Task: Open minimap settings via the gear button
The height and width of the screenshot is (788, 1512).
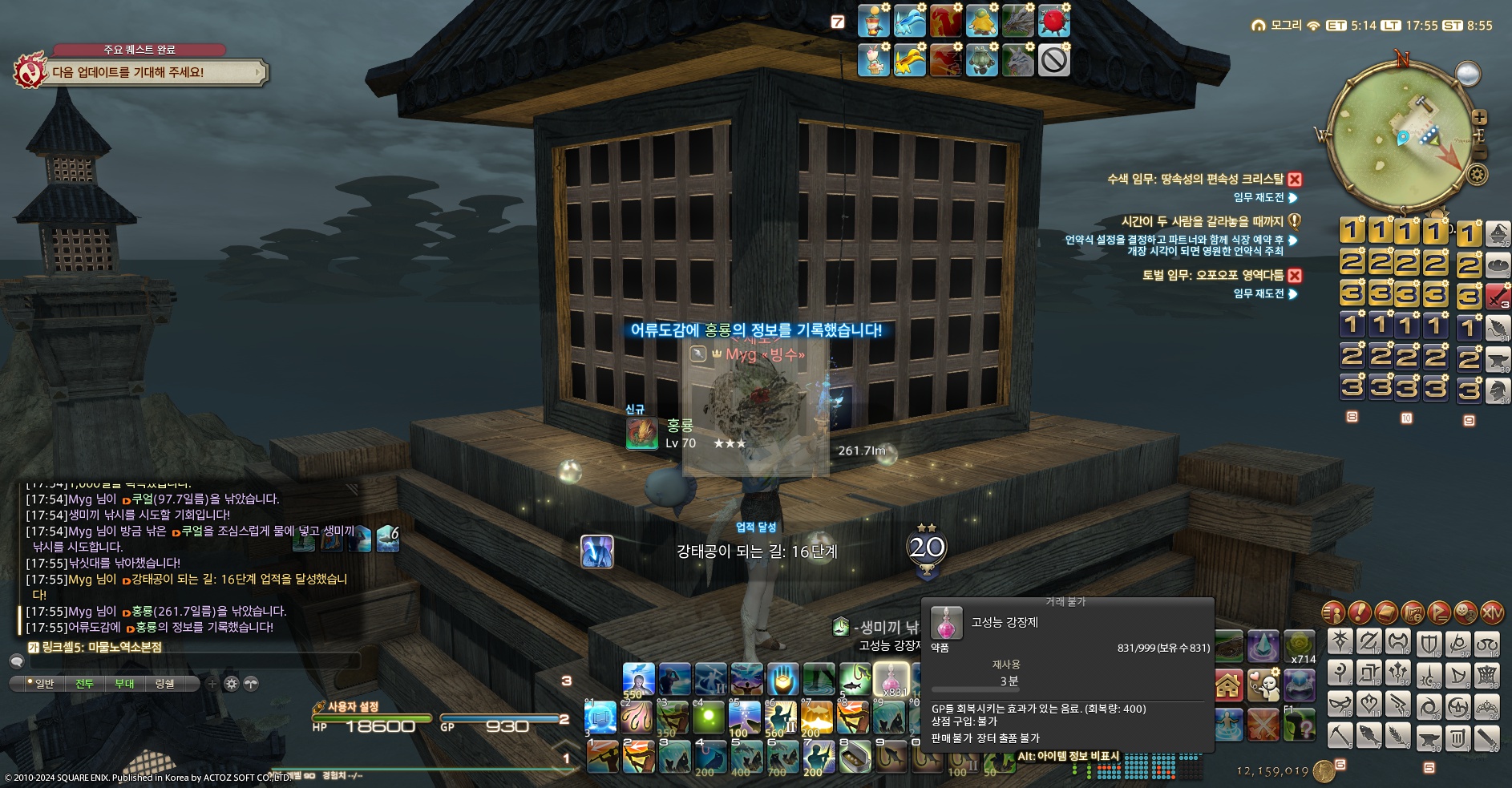Action: point(1478,174)
